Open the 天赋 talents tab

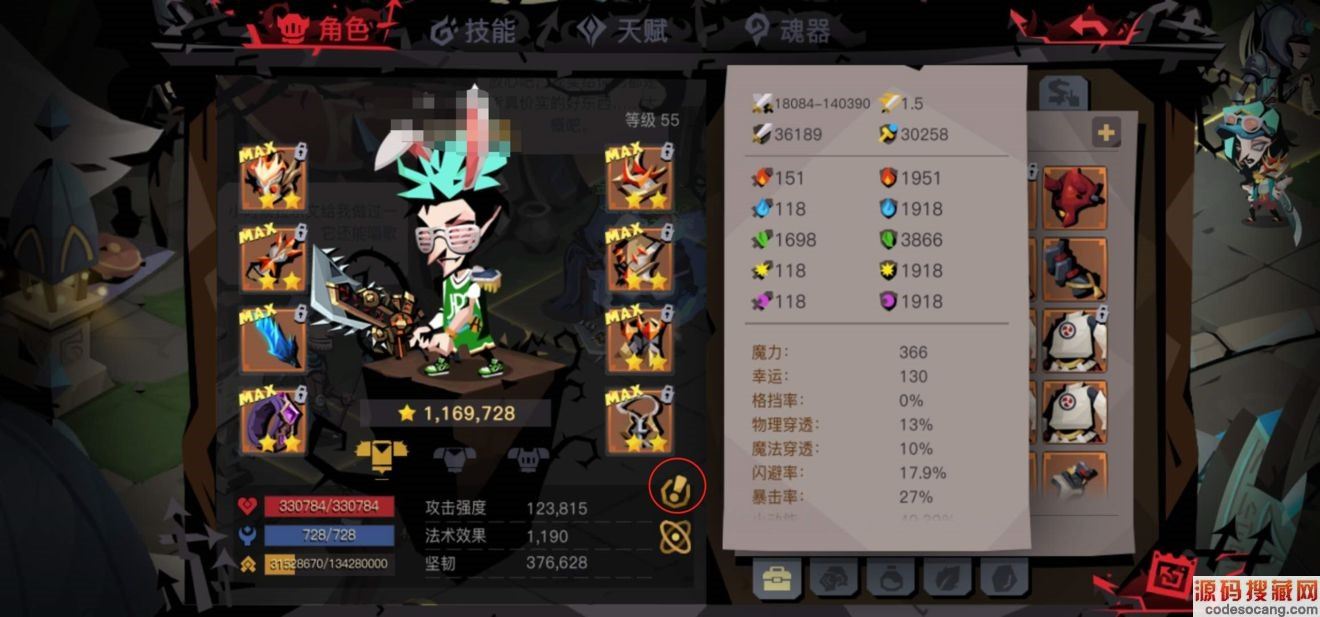click(623, 31)
